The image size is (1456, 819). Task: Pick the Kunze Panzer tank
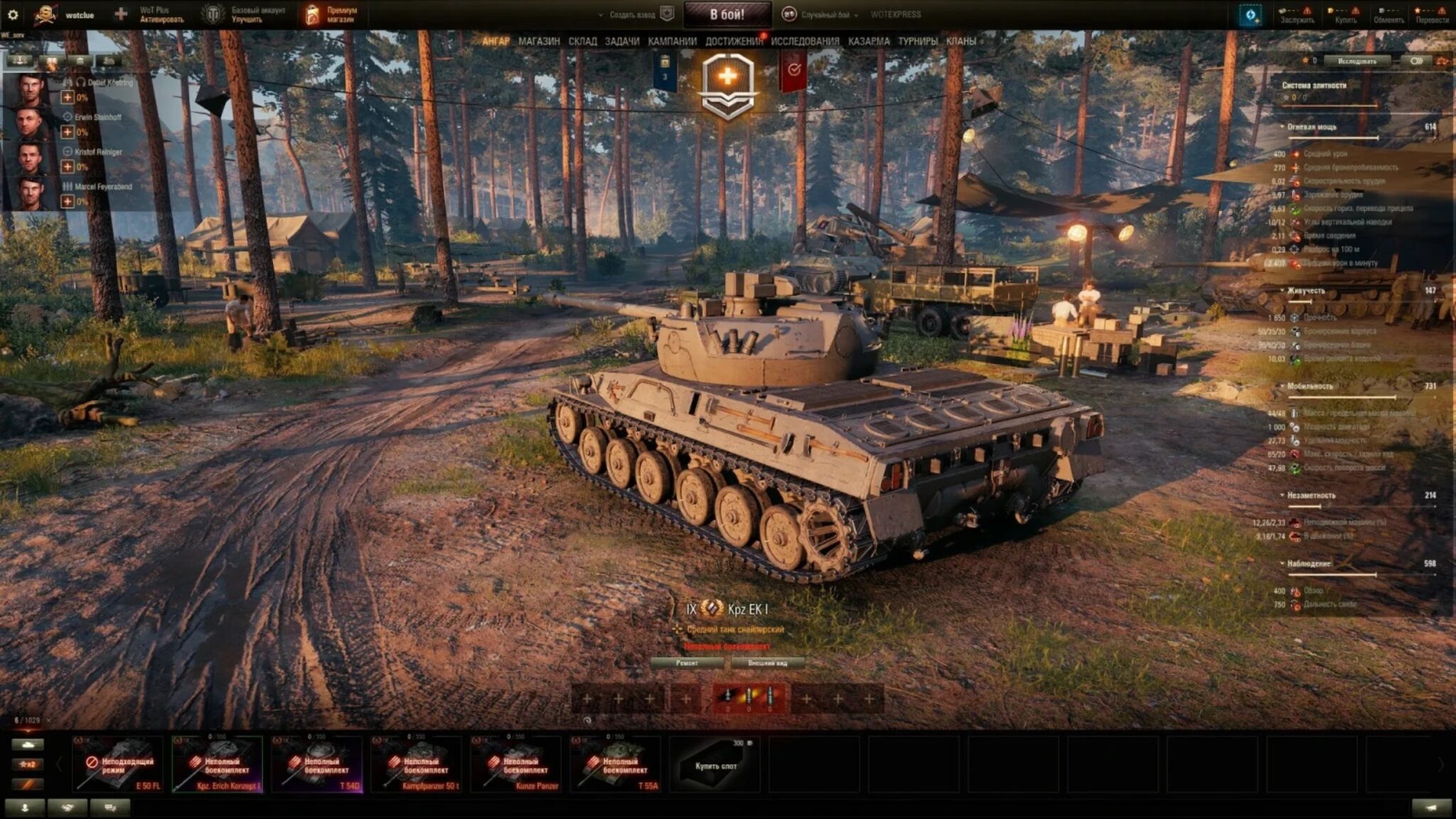point(515,764)
